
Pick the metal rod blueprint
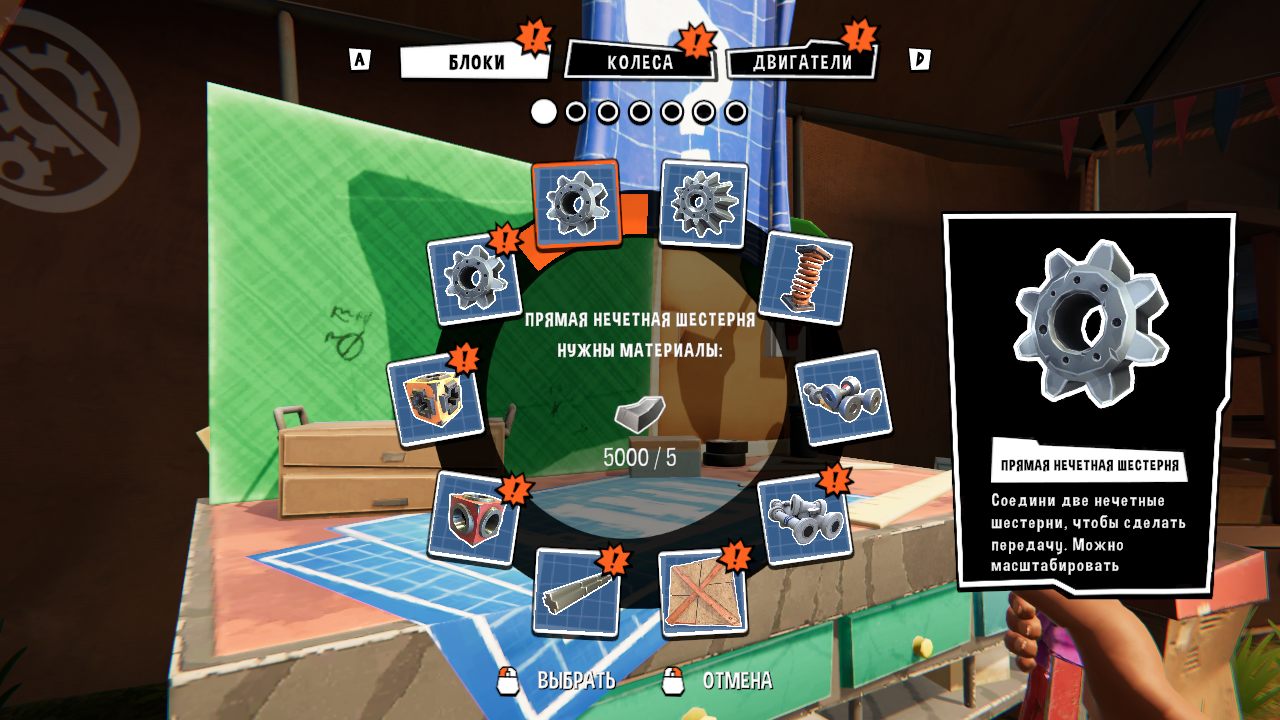(576, 592)
